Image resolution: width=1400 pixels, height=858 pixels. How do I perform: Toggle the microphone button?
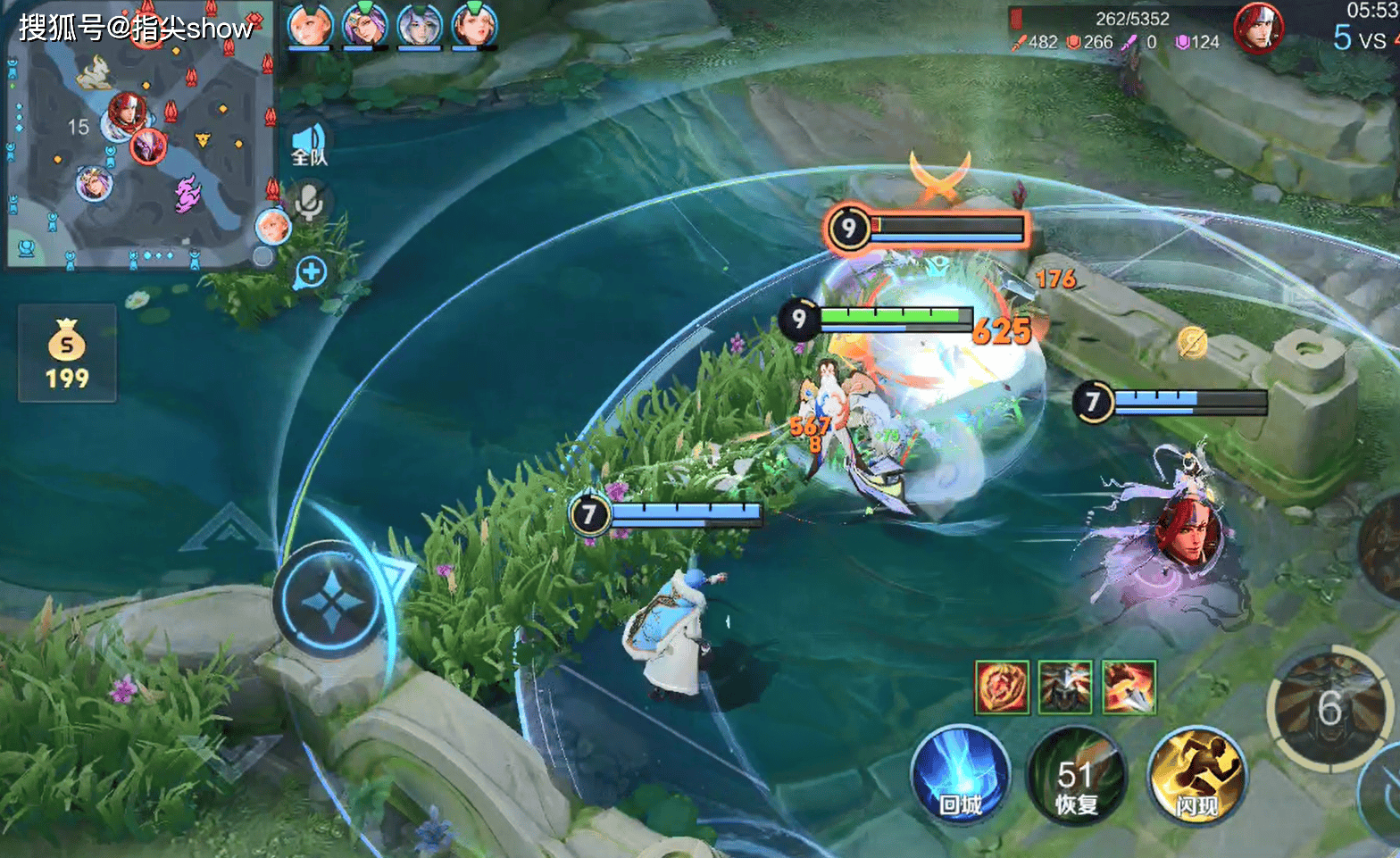click(309, 202)
